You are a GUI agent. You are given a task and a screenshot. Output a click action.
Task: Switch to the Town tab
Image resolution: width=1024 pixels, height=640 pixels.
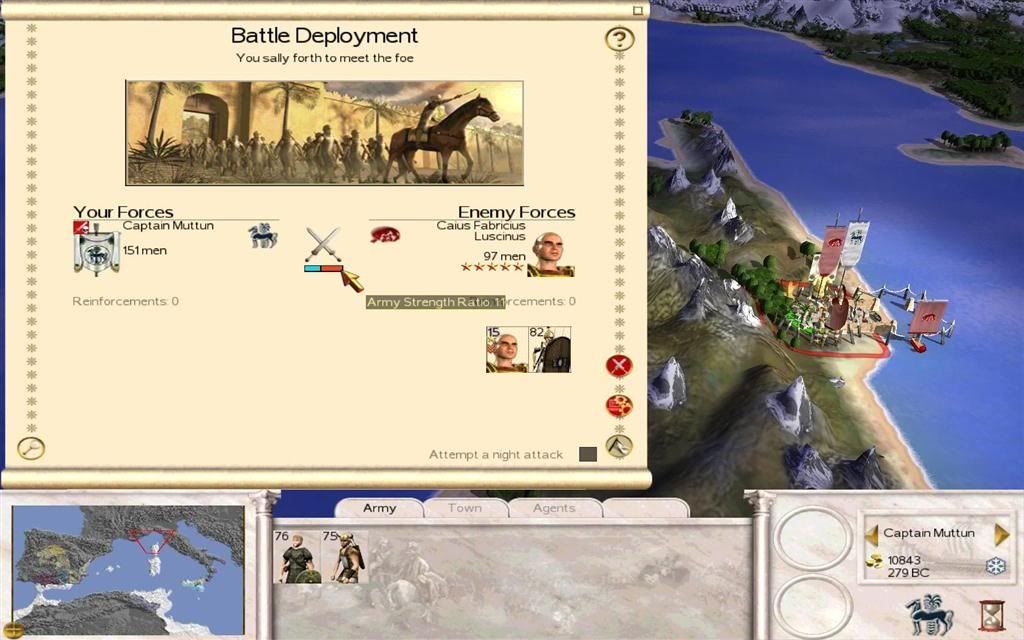point(464,508)
